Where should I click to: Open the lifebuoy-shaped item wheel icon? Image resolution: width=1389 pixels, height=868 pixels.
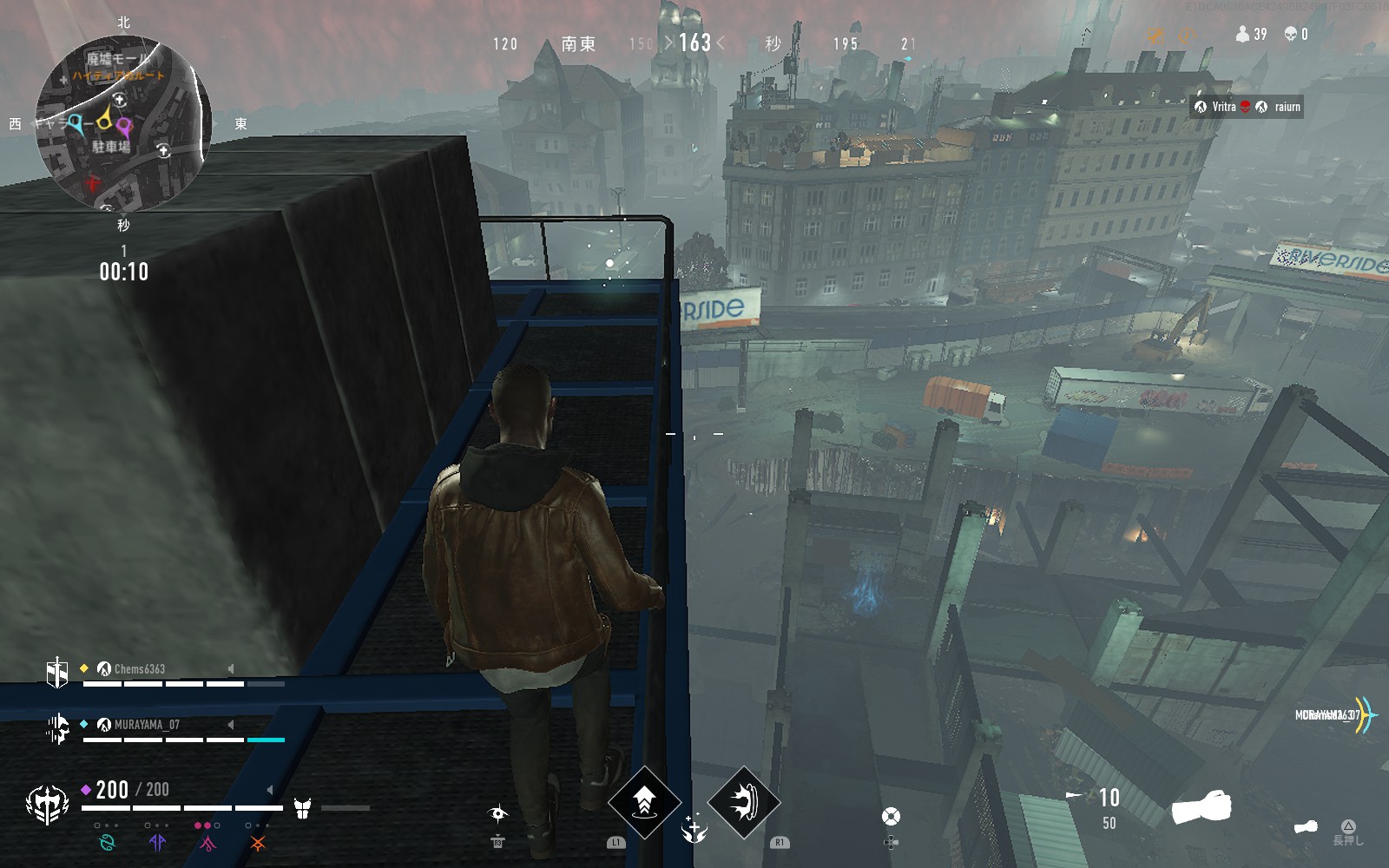coord(891,817)
